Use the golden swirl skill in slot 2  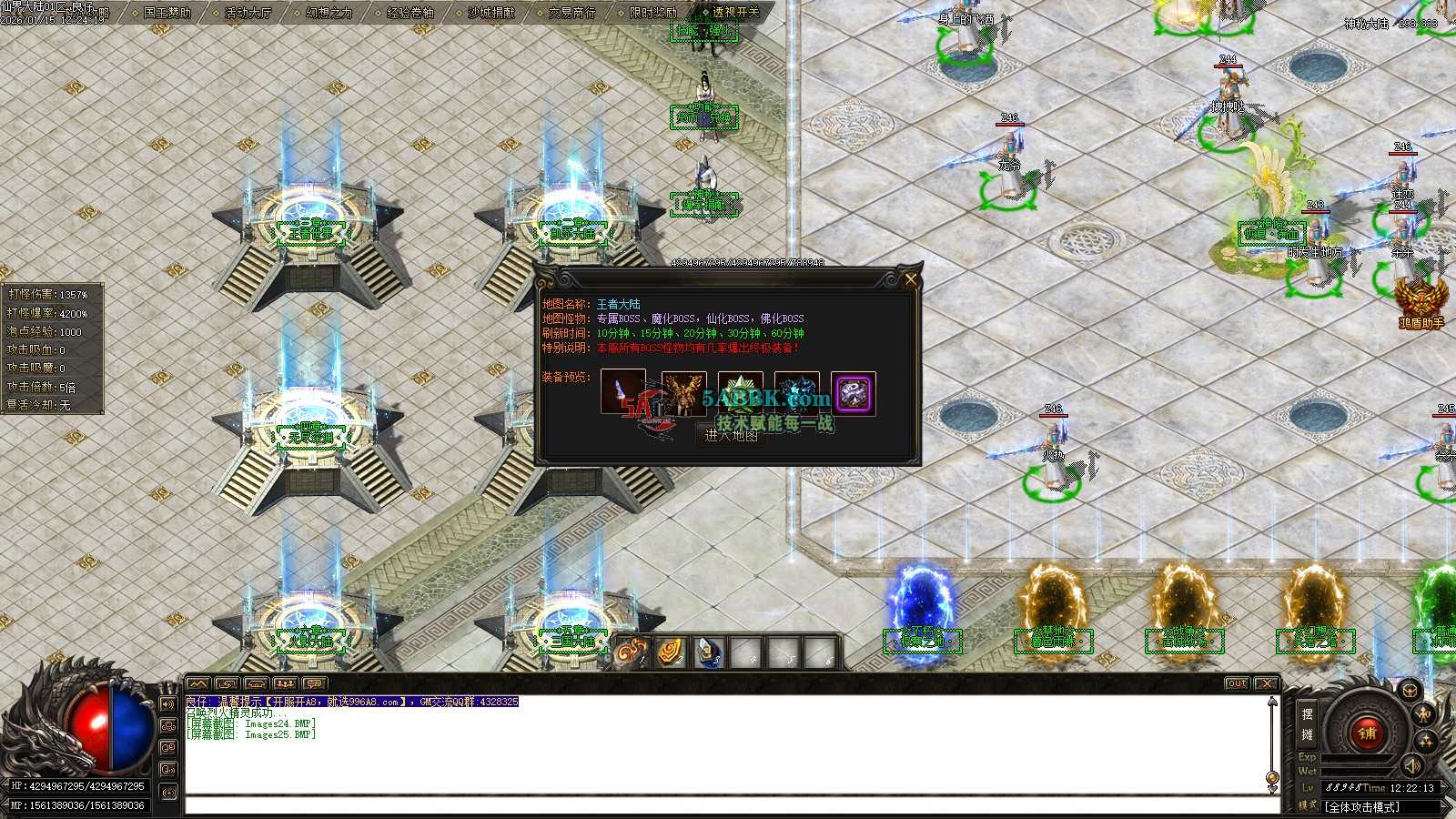click(x=671, y=653)
